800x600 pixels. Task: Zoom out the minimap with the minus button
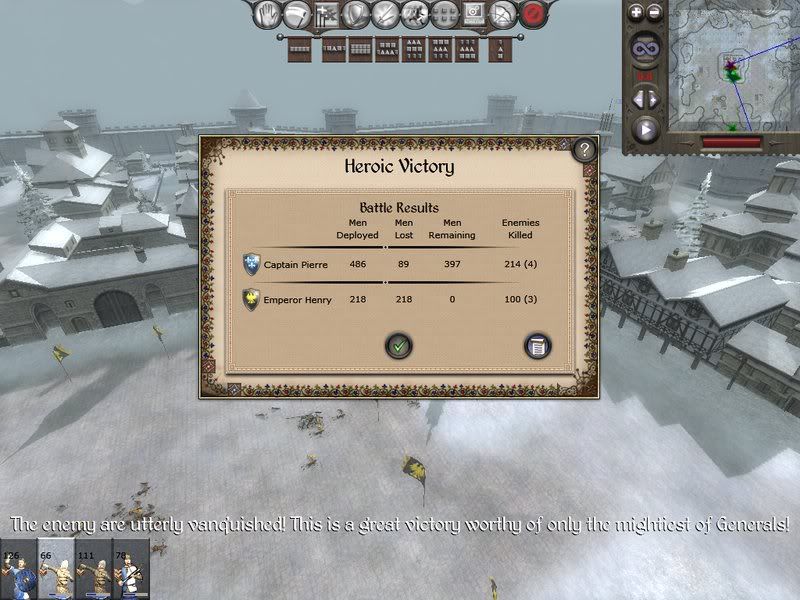click(x=654, y=13)
